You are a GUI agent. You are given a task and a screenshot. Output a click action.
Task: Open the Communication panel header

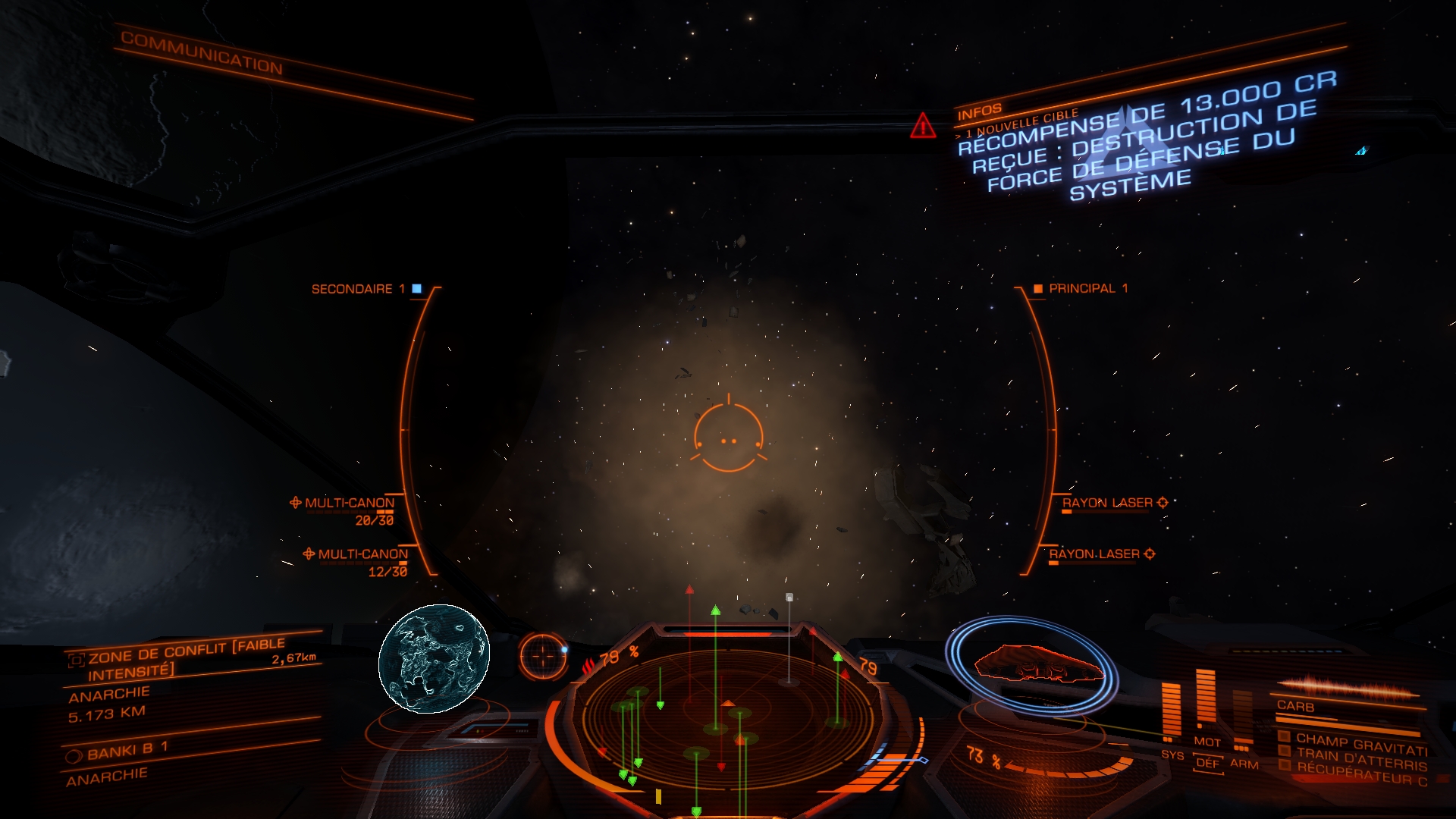point(202,54)
